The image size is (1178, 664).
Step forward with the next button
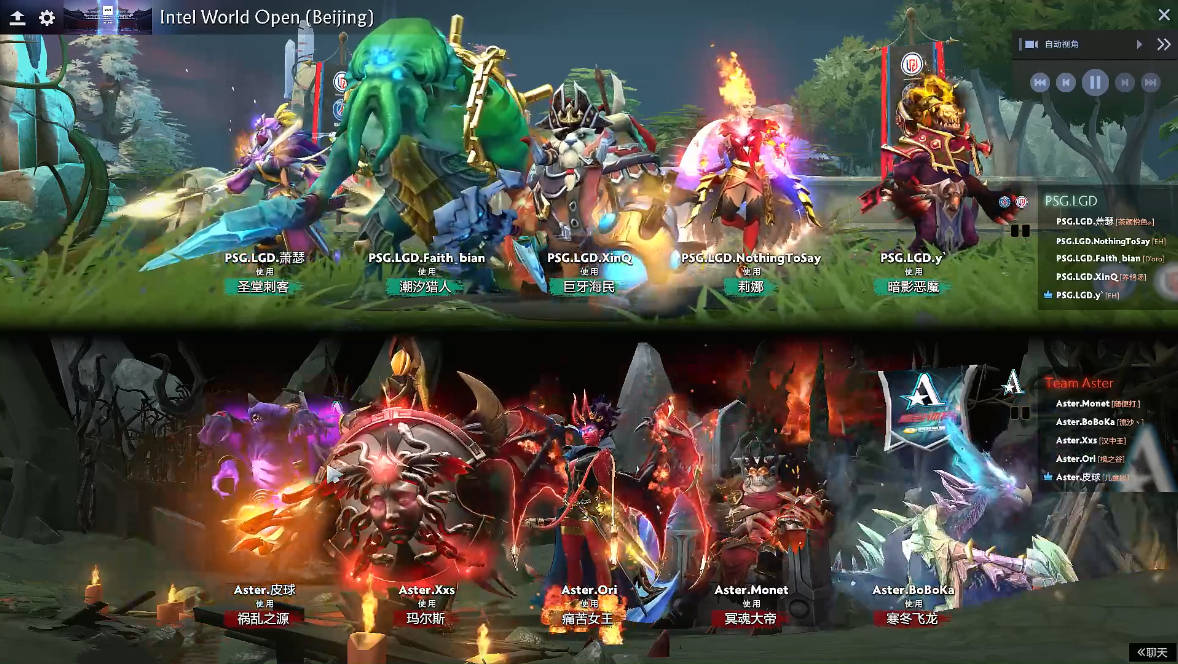pyautogui.click(x=1125, y=82)
